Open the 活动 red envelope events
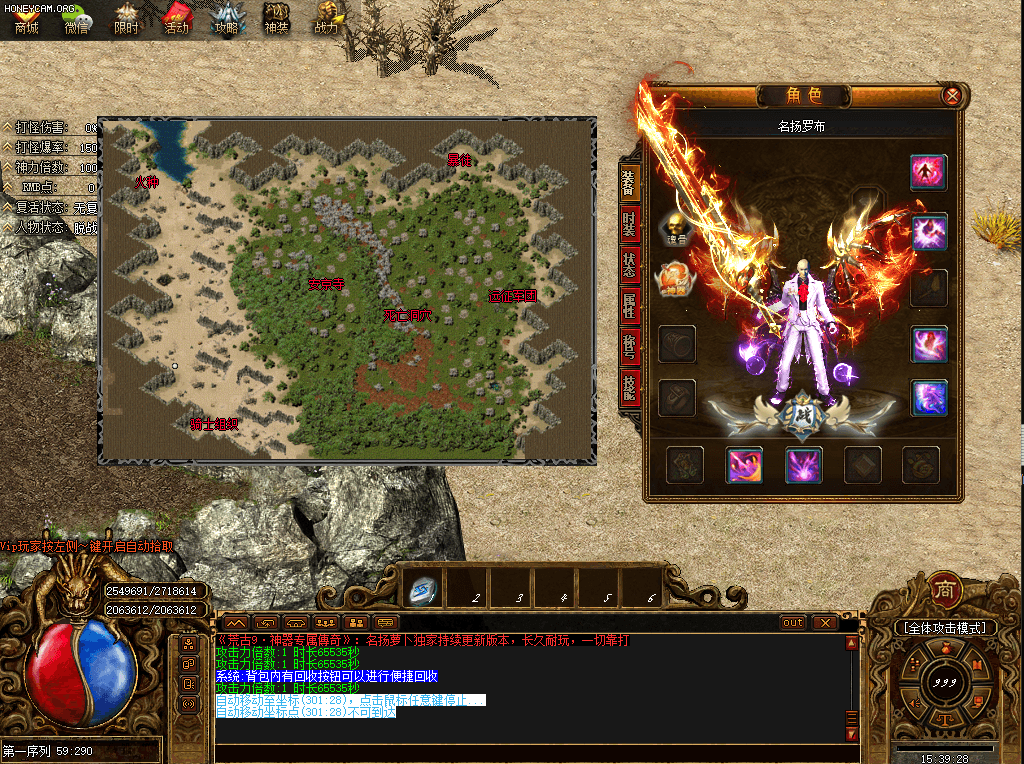This screenshot has height=764, width=1024. [x=176, y=18]
